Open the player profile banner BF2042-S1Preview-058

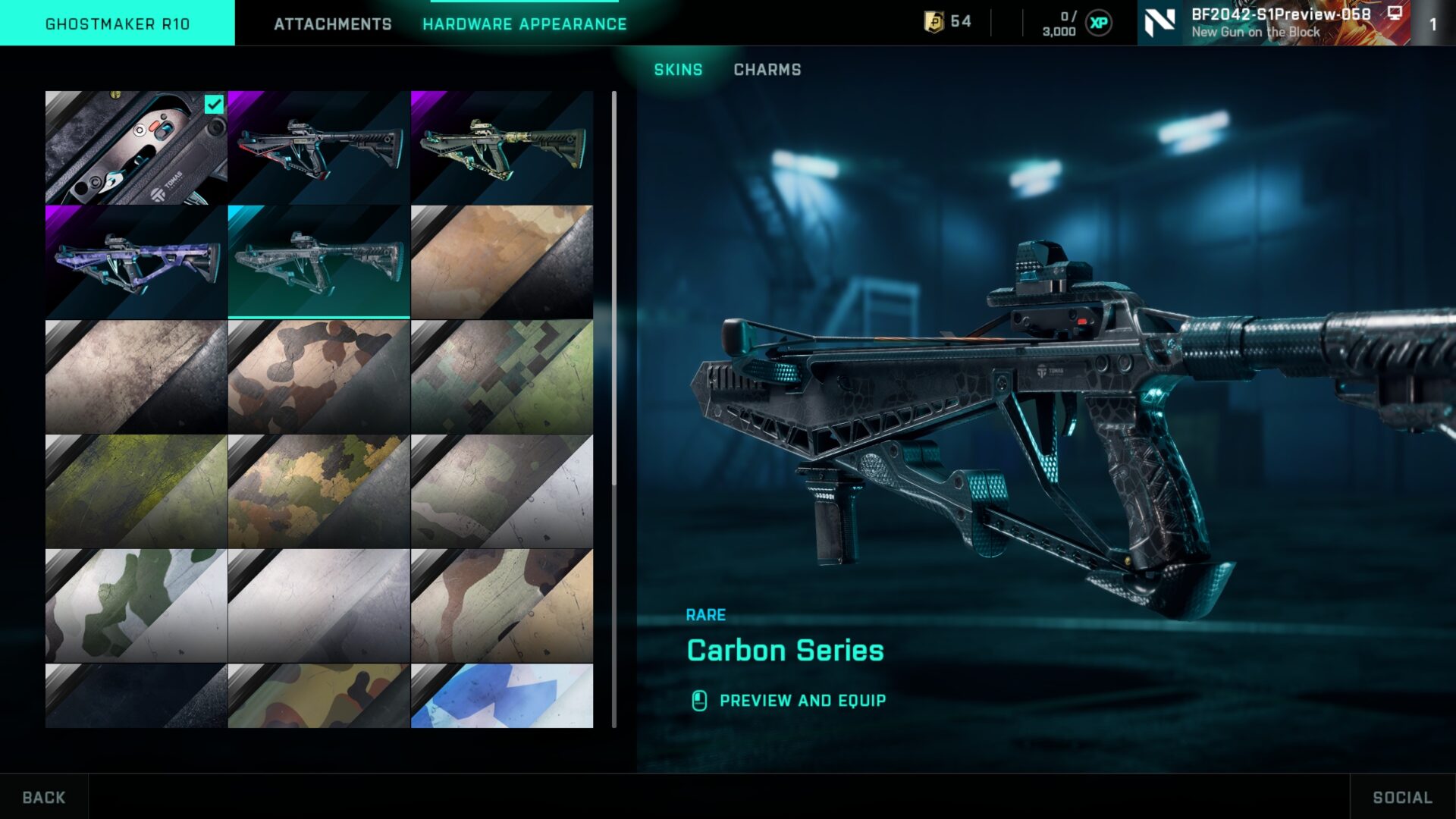tap(1274, 23)
